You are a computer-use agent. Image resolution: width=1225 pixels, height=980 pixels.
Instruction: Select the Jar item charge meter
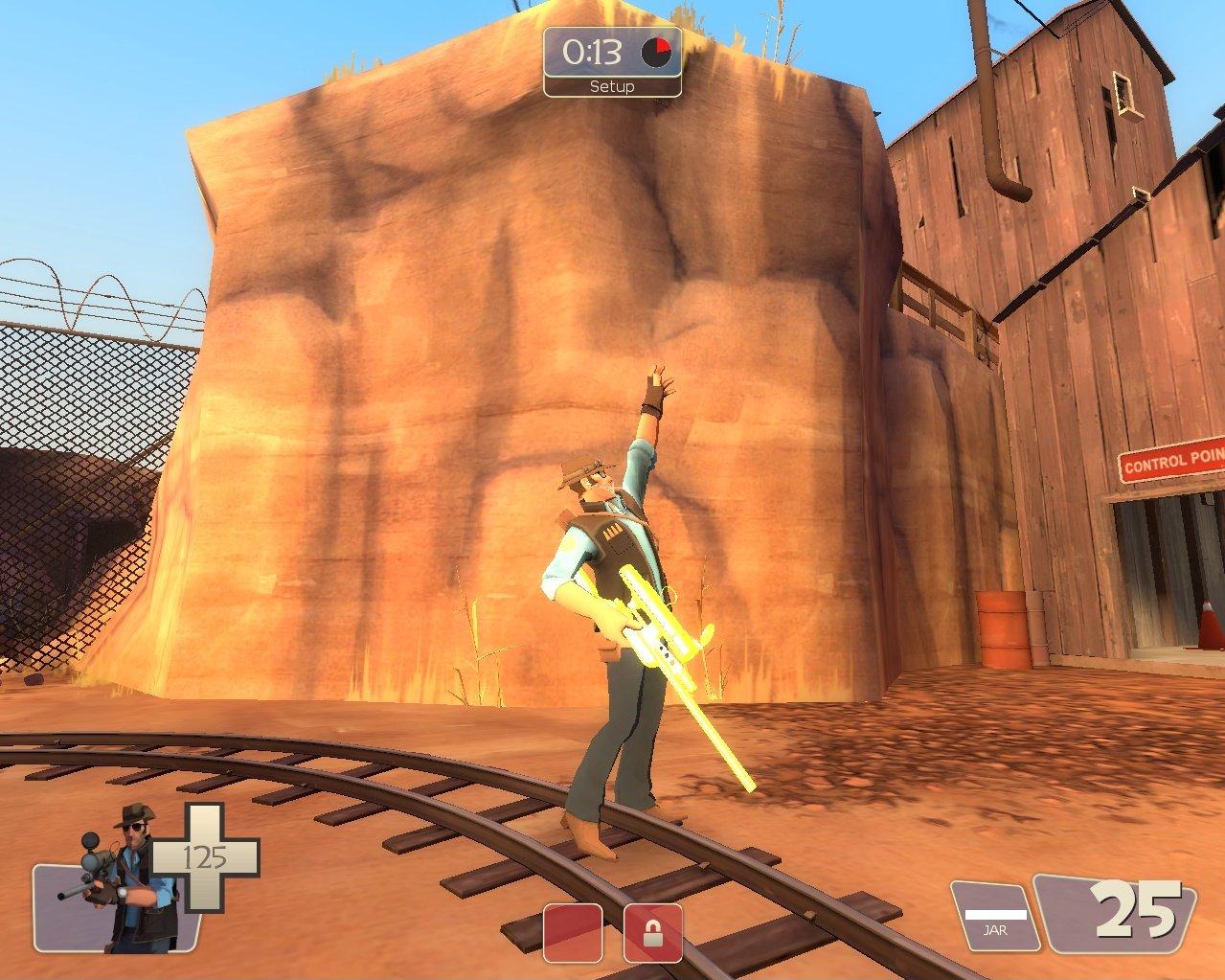(996, 916)
